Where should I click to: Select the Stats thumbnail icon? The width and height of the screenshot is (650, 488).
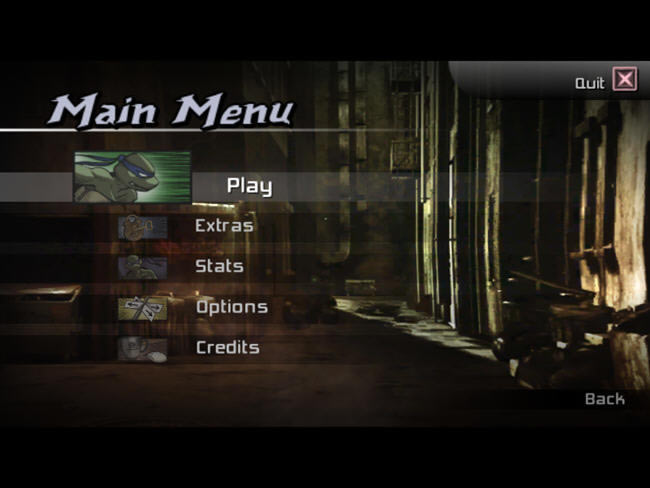coord(142,268)
